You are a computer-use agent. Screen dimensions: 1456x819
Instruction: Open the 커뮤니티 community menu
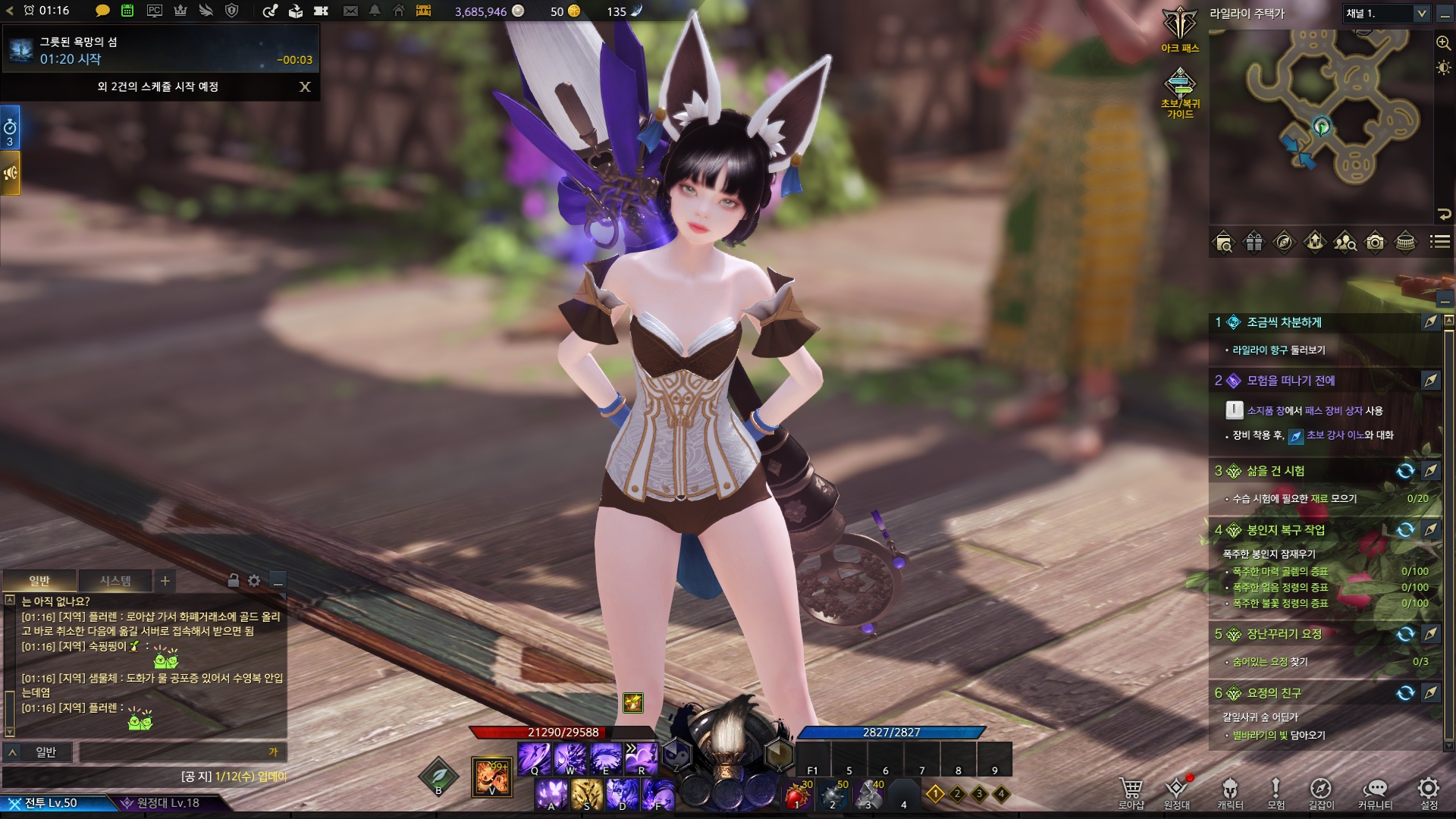pos(1375,792)
